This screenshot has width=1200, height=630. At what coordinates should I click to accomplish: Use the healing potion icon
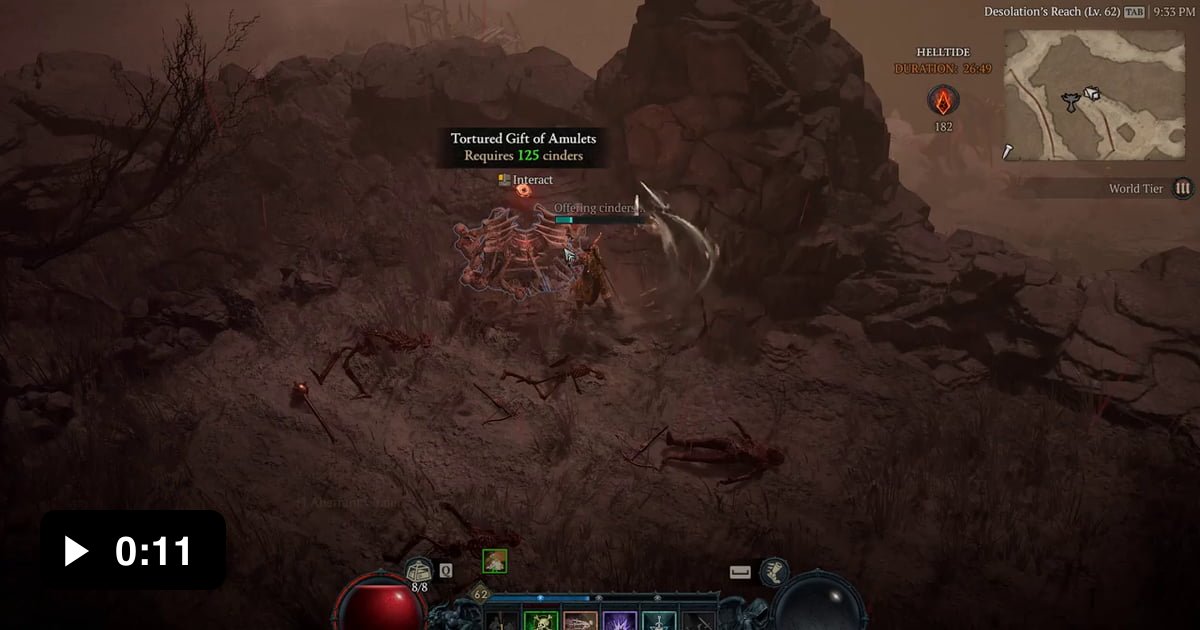click(420, 571)
